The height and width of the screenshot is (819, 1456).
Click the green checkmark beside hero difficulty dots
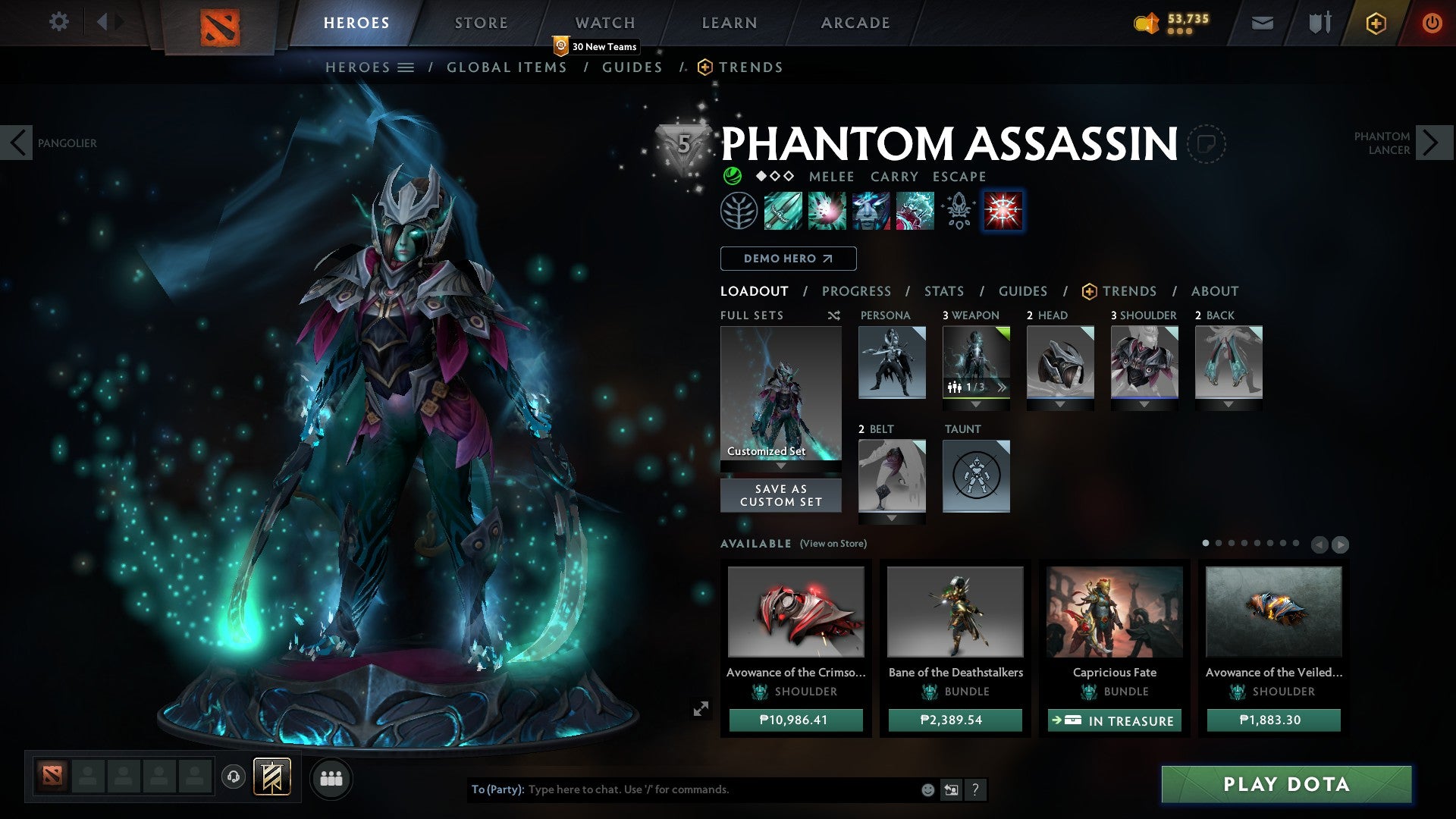click(732, 176)
